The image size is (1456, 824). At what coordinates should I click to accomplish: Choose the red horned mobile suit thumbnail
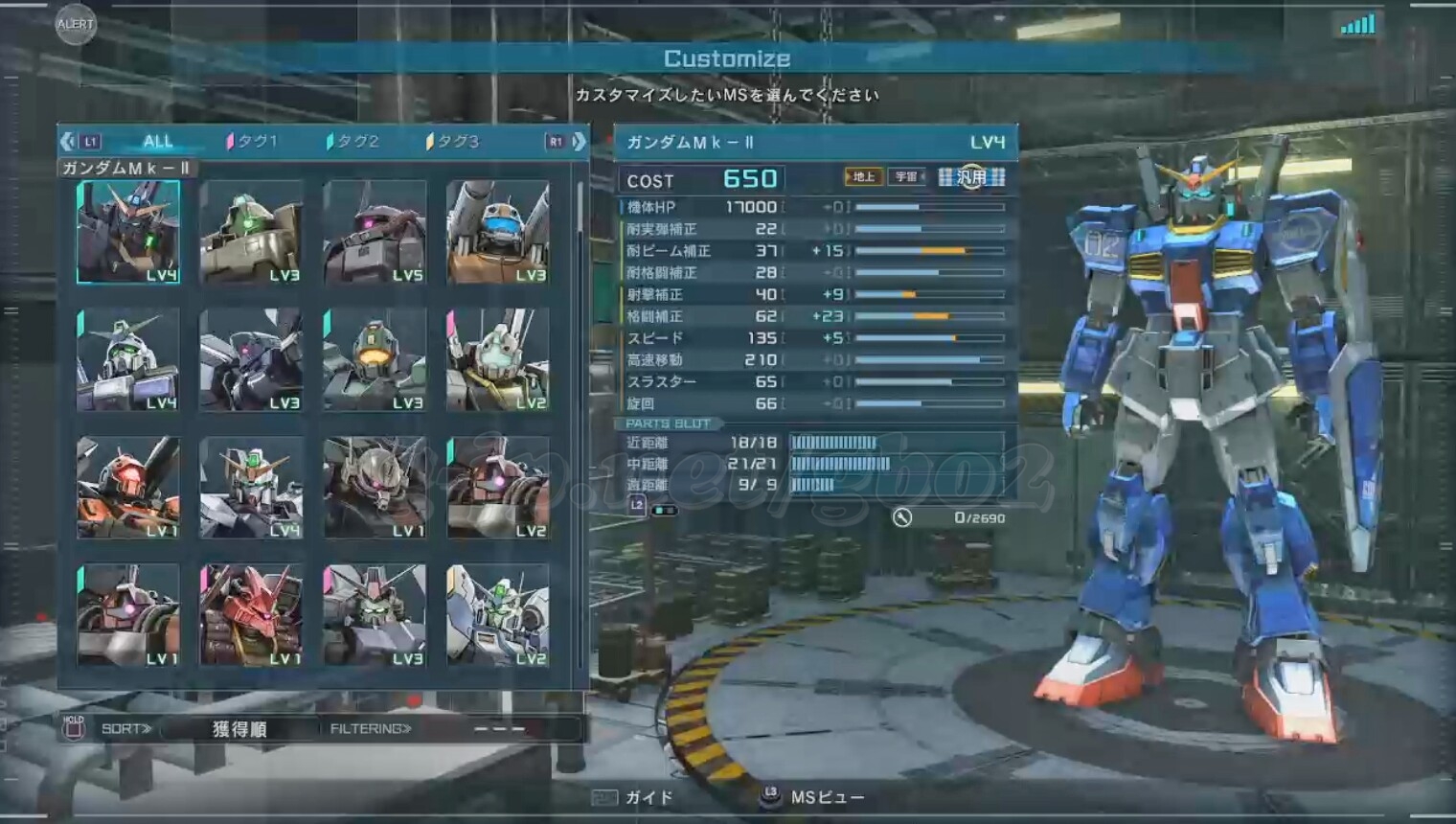pyautogui.click(x=251, y=615)
